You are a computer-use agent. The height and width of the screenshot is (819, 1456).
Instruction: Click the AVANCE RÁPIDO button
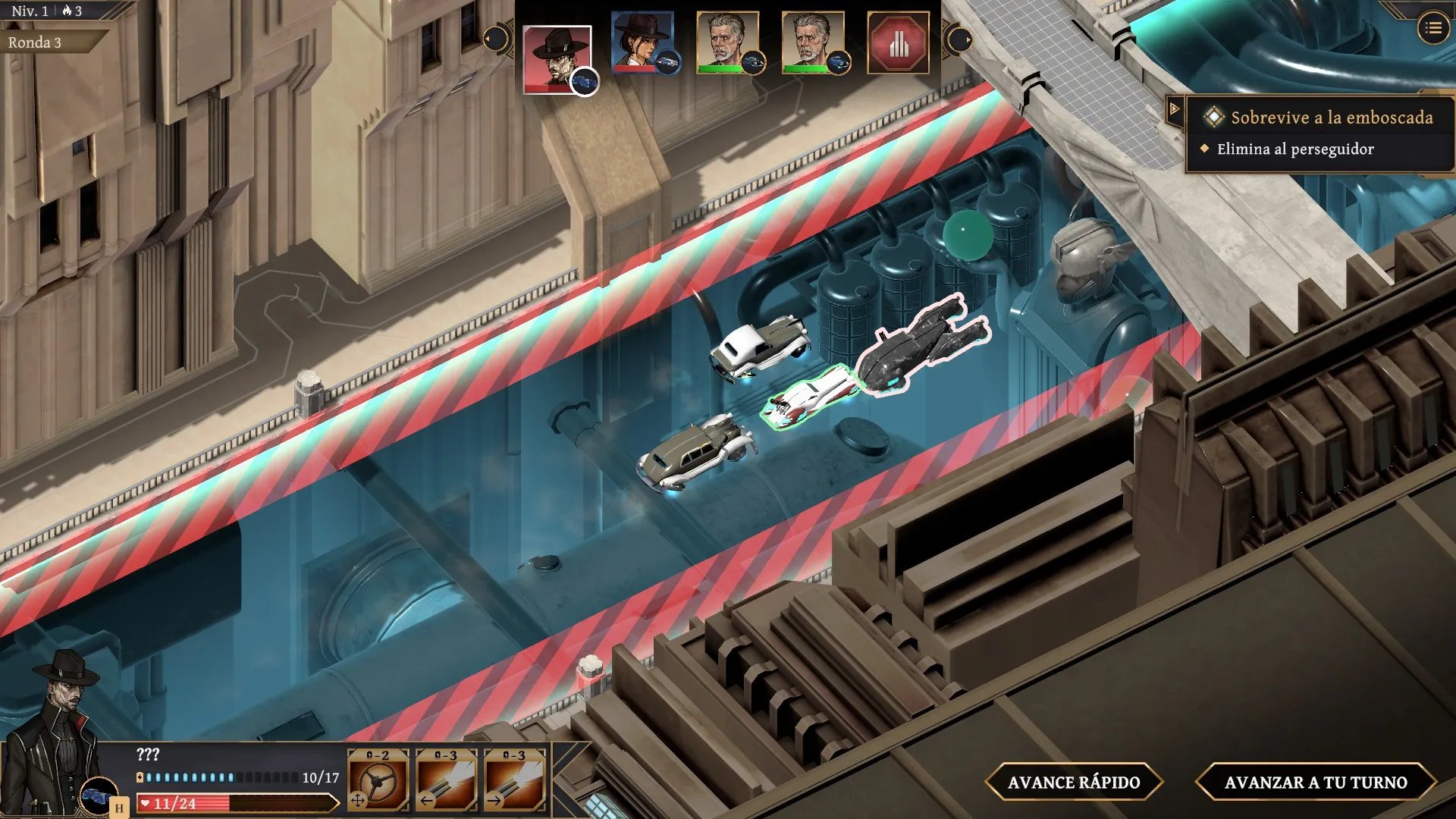coord(1073,782)
